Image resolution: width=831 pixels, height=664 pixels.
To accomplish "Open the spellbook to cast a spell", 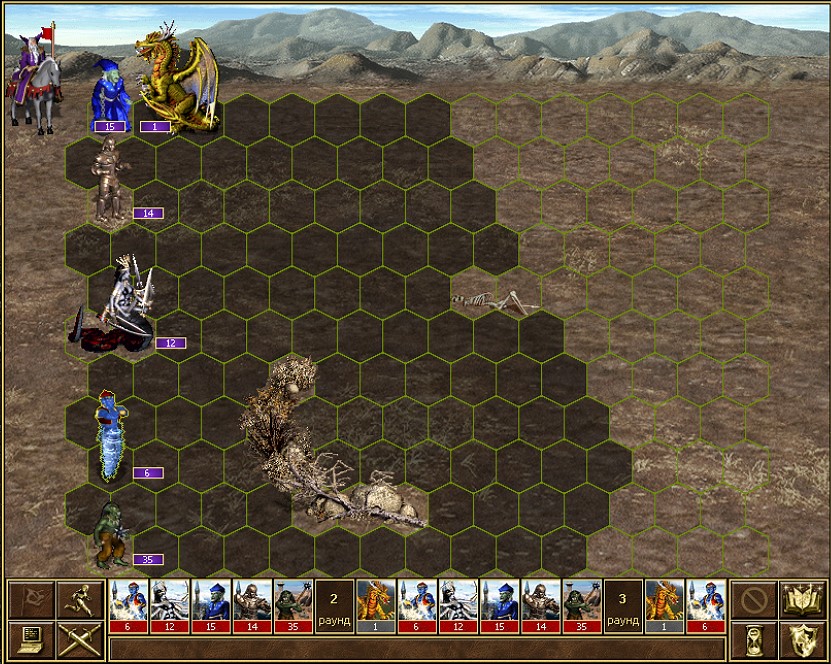I will click(x=802, y=600).
